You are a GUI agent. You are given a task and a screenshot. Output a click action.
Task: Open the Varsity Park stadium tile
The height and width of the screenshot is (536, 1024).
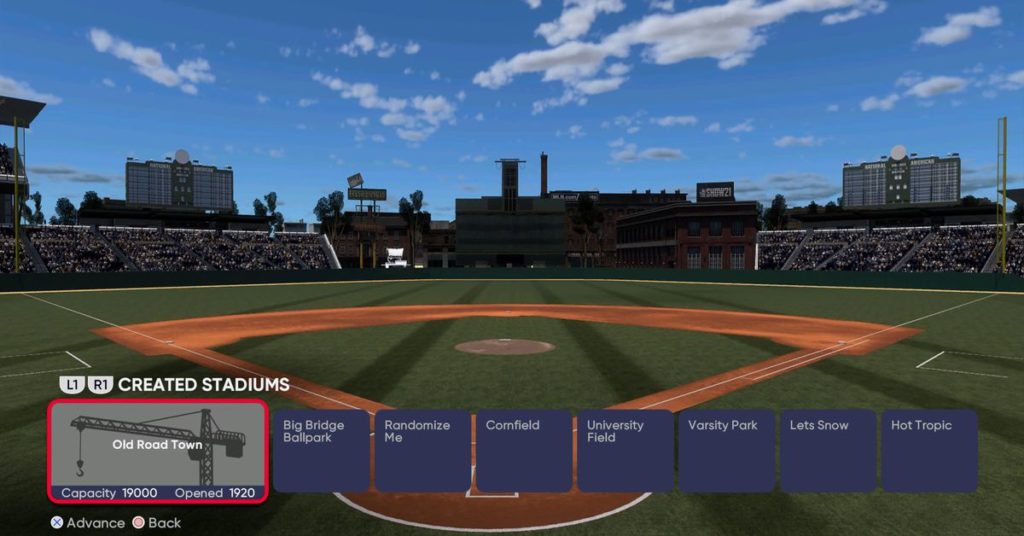tap(726, 450)
